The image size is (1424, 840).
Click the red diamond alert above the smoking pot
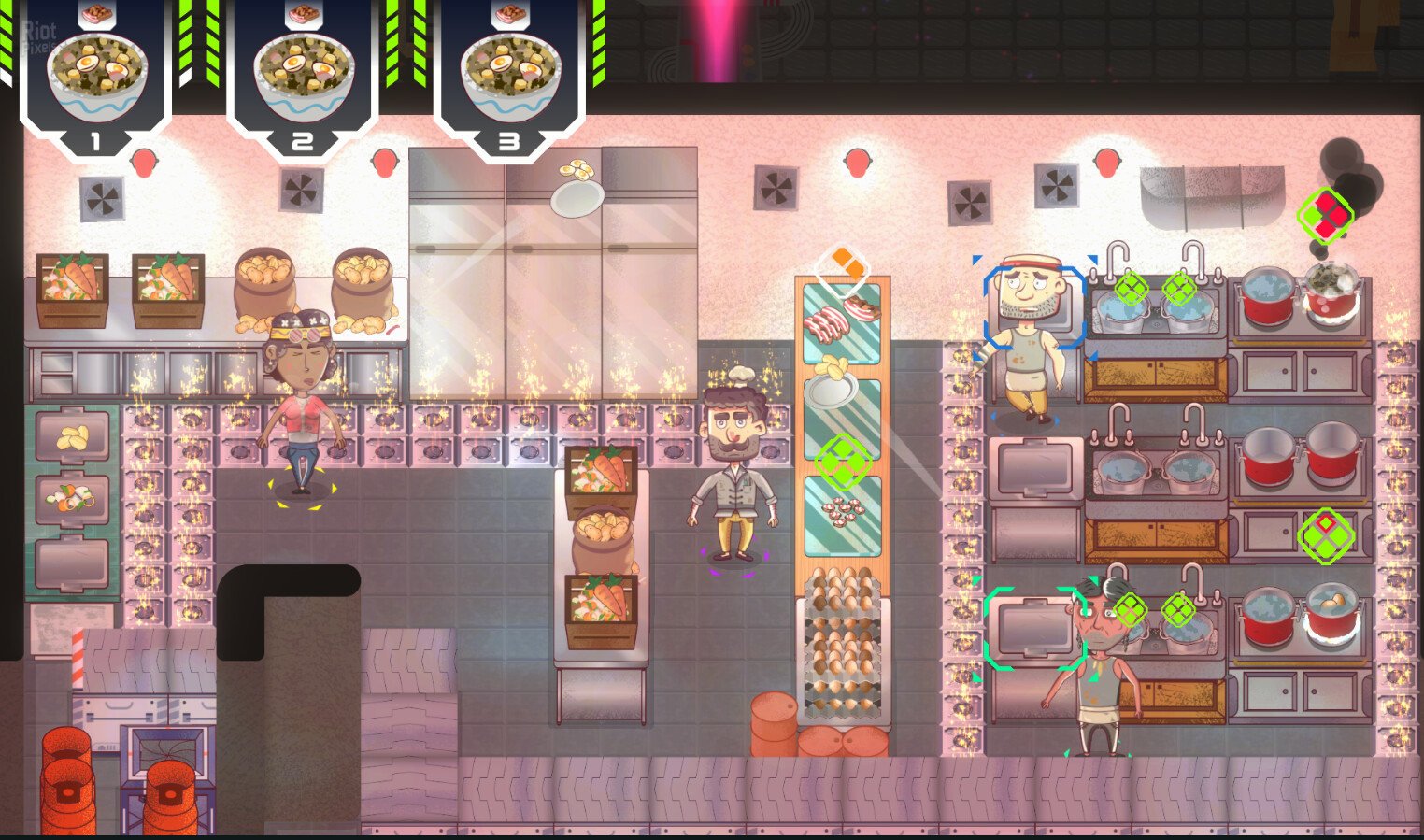pyautogui.click(x=1325, y=215)
